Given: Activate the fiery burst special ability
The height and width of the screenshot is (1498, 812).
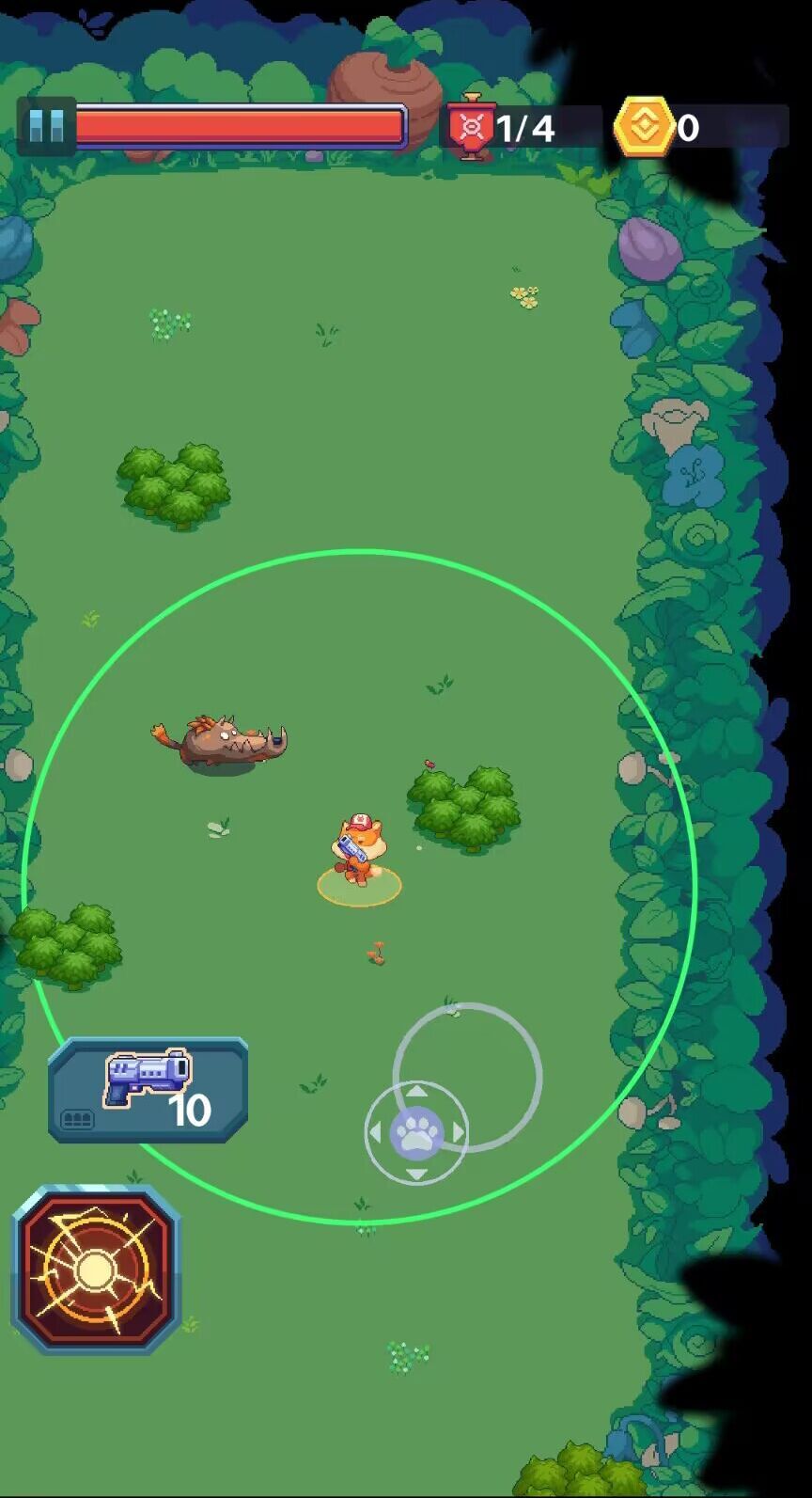Looking at the screenshot, I should (x=96, y=1269).
